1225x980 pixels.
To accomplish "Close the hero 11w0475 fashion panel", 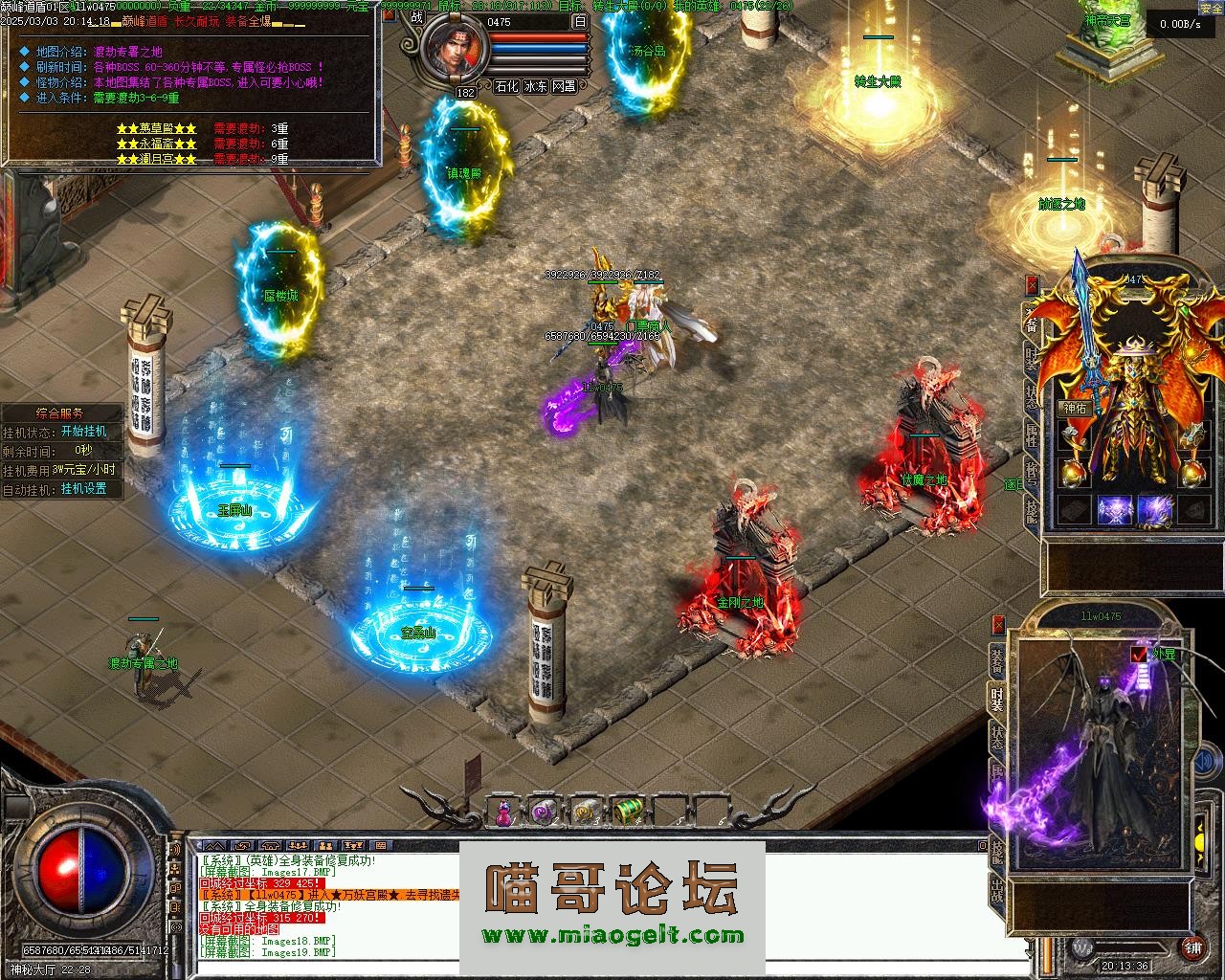I will (x=999, y=624).
